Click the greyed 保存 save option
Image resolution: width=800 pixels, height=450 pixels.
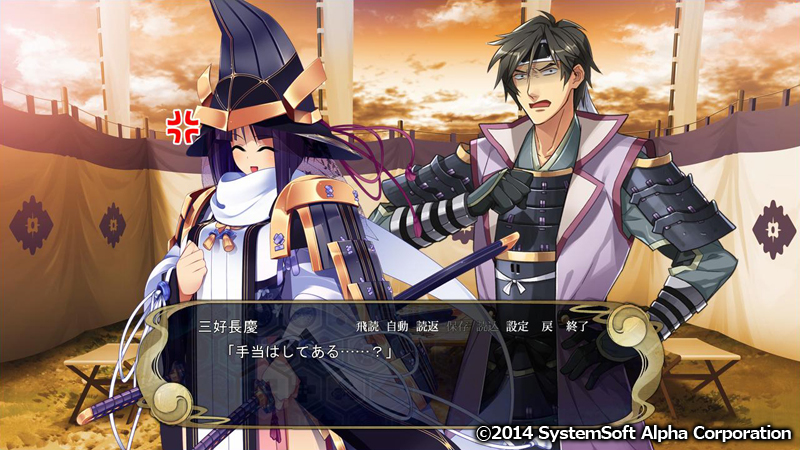[x=458, y=326]
